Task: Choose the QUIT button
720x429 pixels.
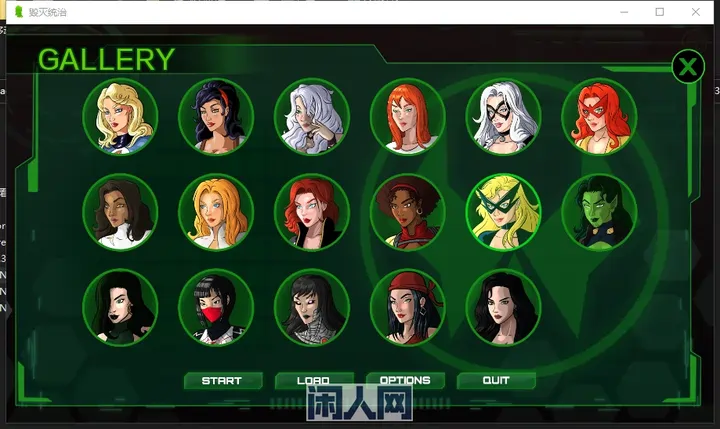Action: 496,381
